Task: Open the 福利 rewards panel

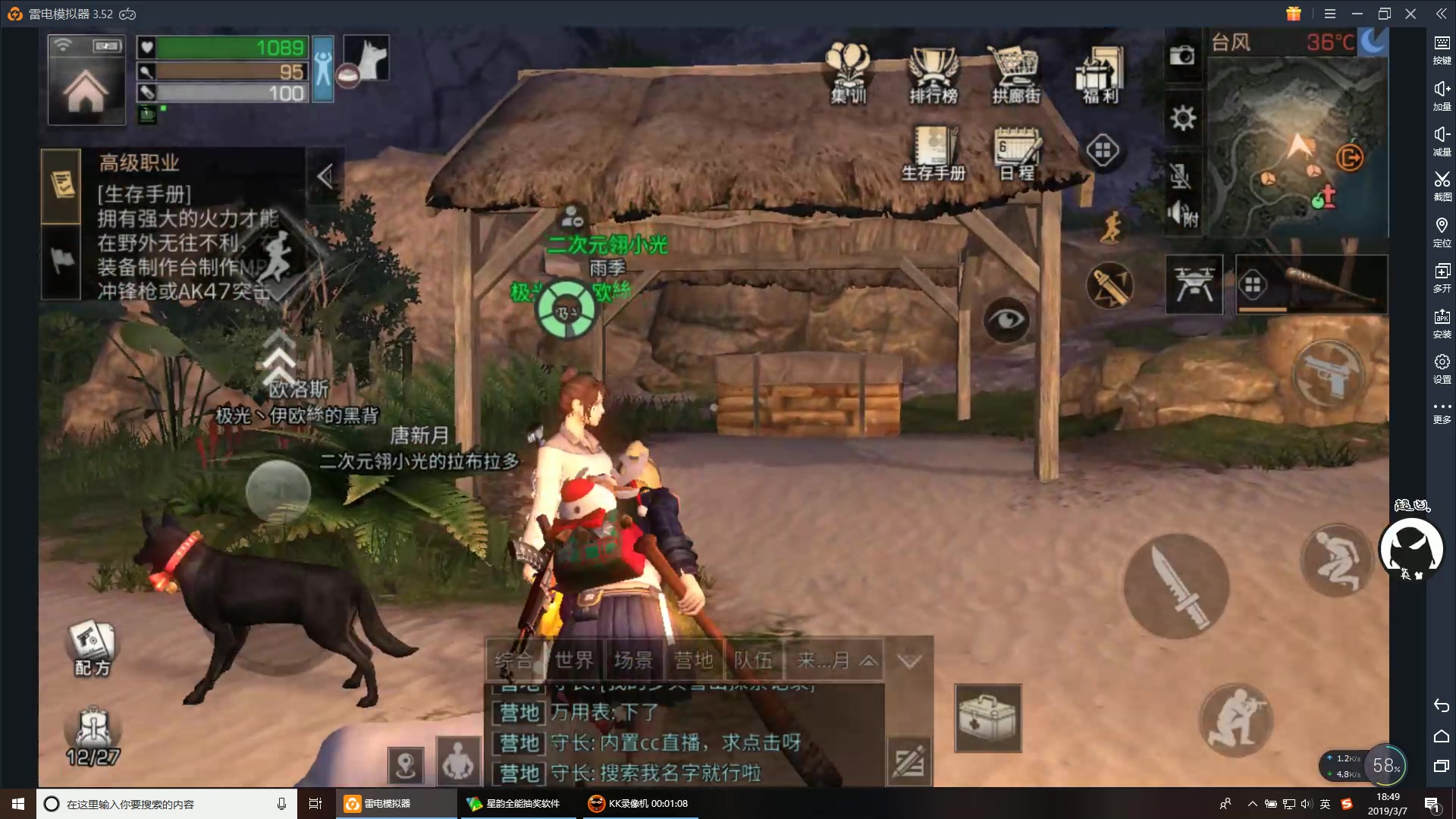Action: click(x=1099, y=72)
